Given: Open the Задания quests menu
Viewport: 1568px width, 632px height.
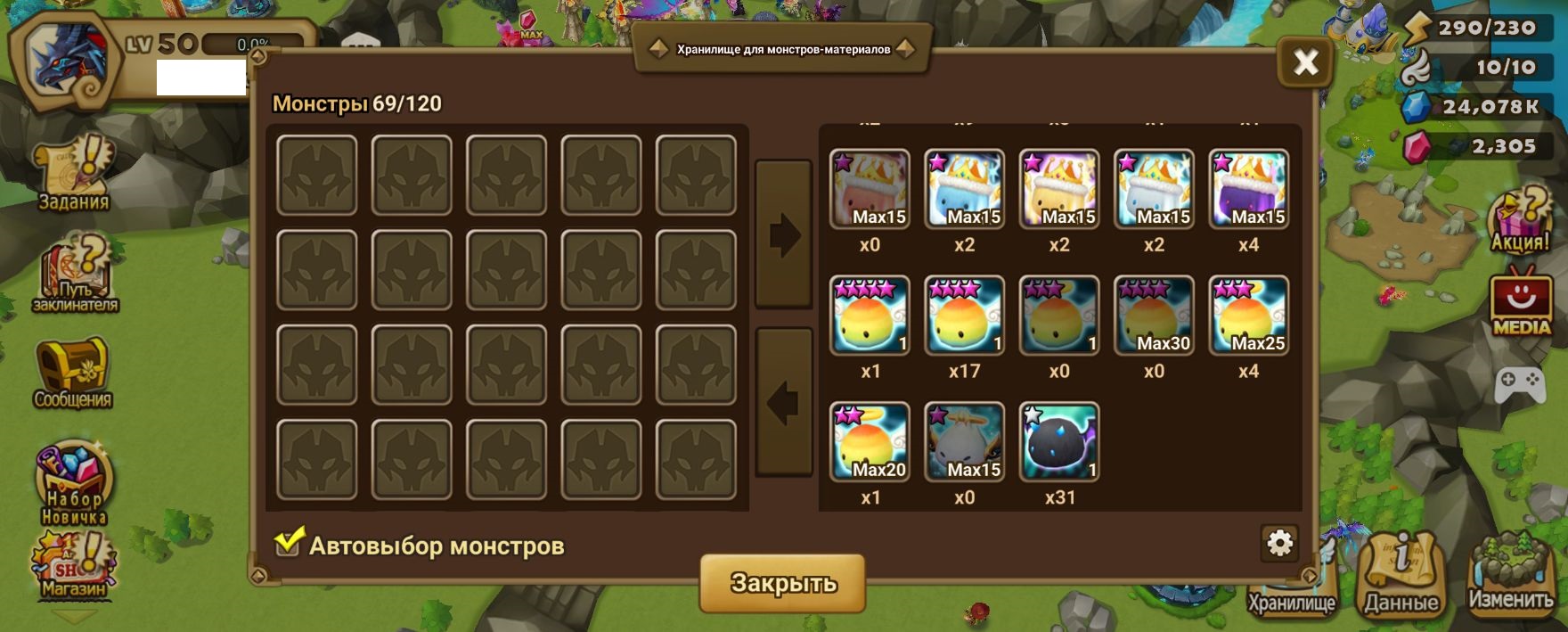Looking at the screenshot, I should coord(74,175).
